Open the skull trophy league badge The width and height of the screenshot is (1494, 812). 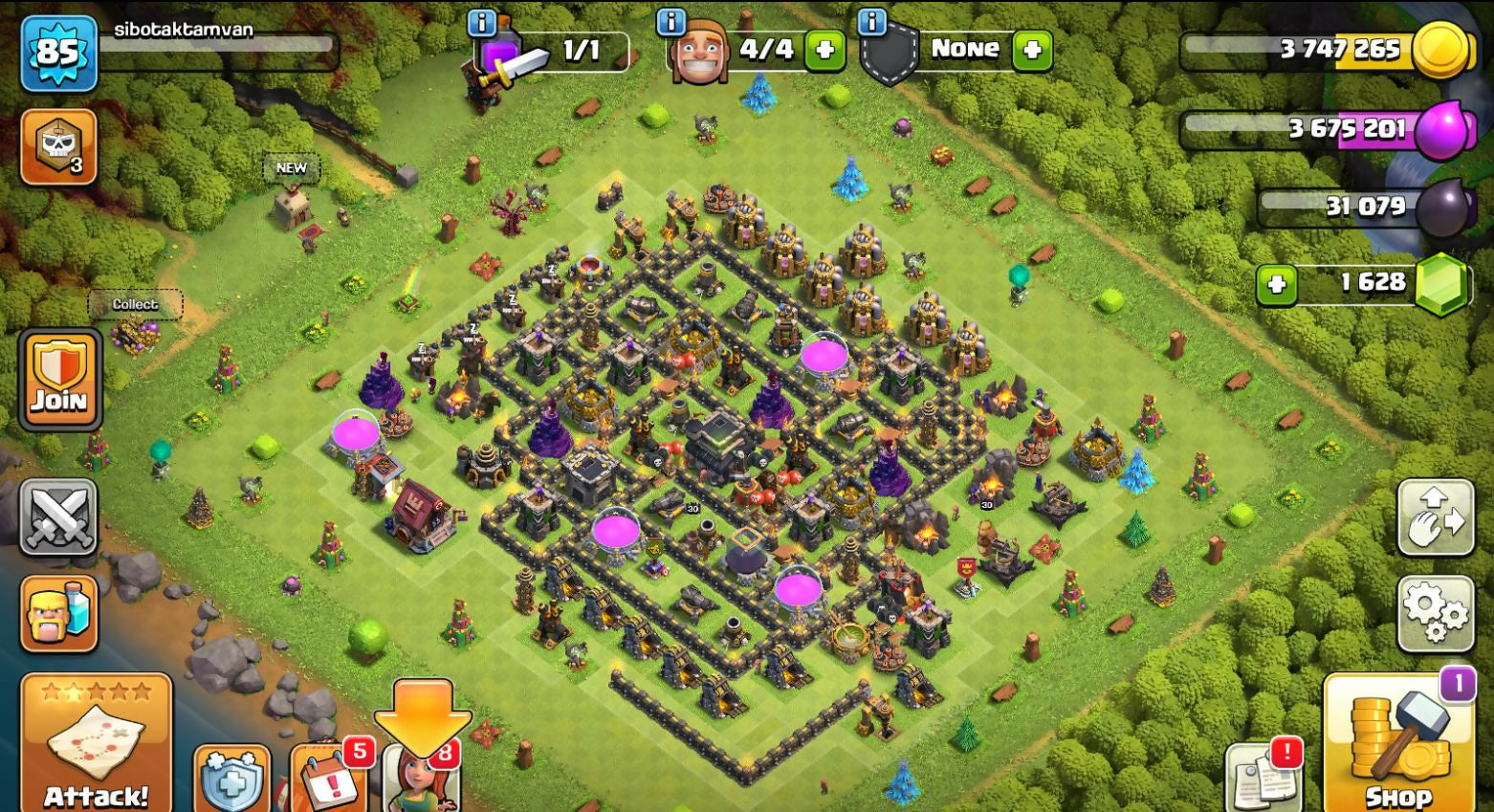pos(58,146)
